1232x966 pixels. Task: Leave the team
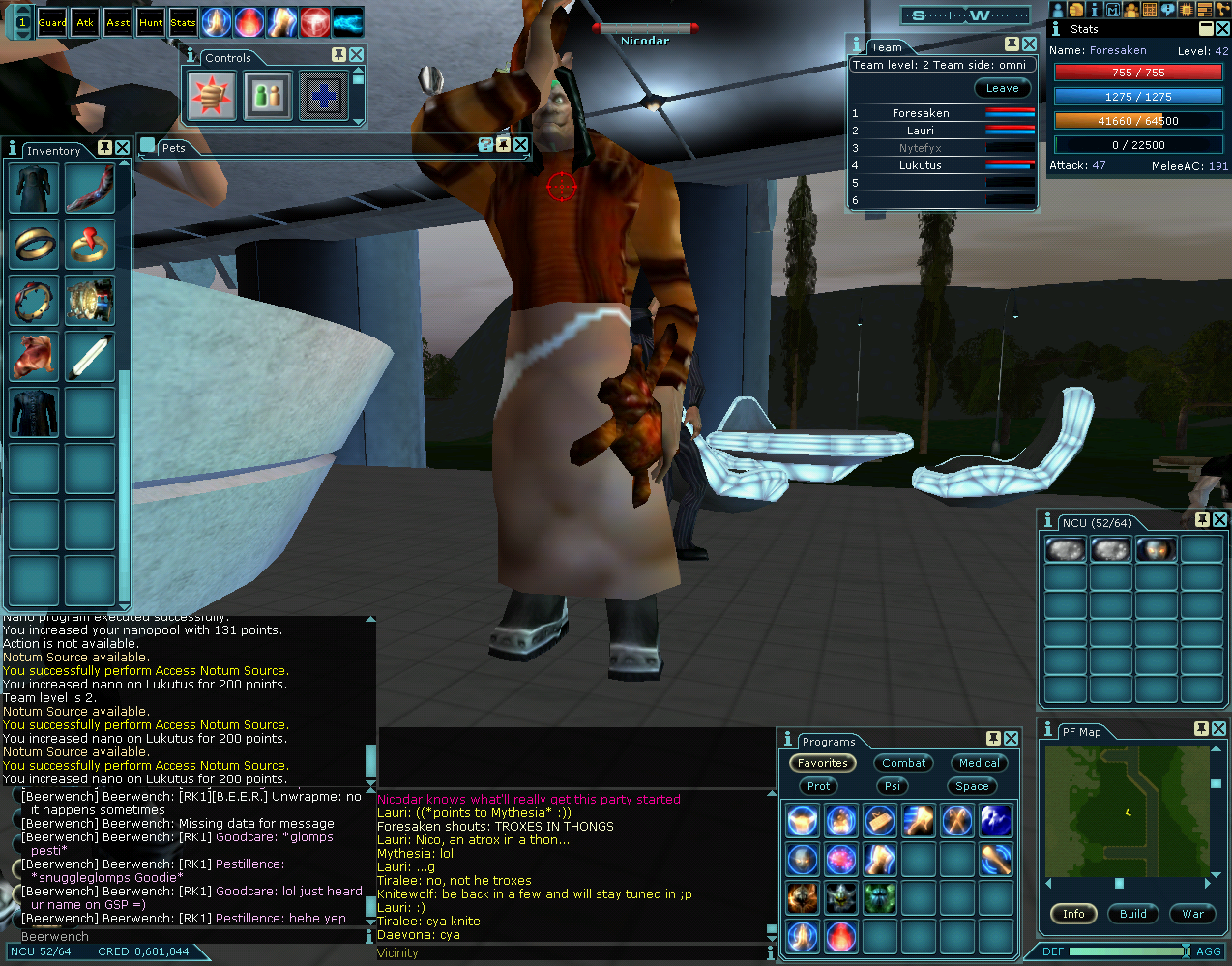1002,88
